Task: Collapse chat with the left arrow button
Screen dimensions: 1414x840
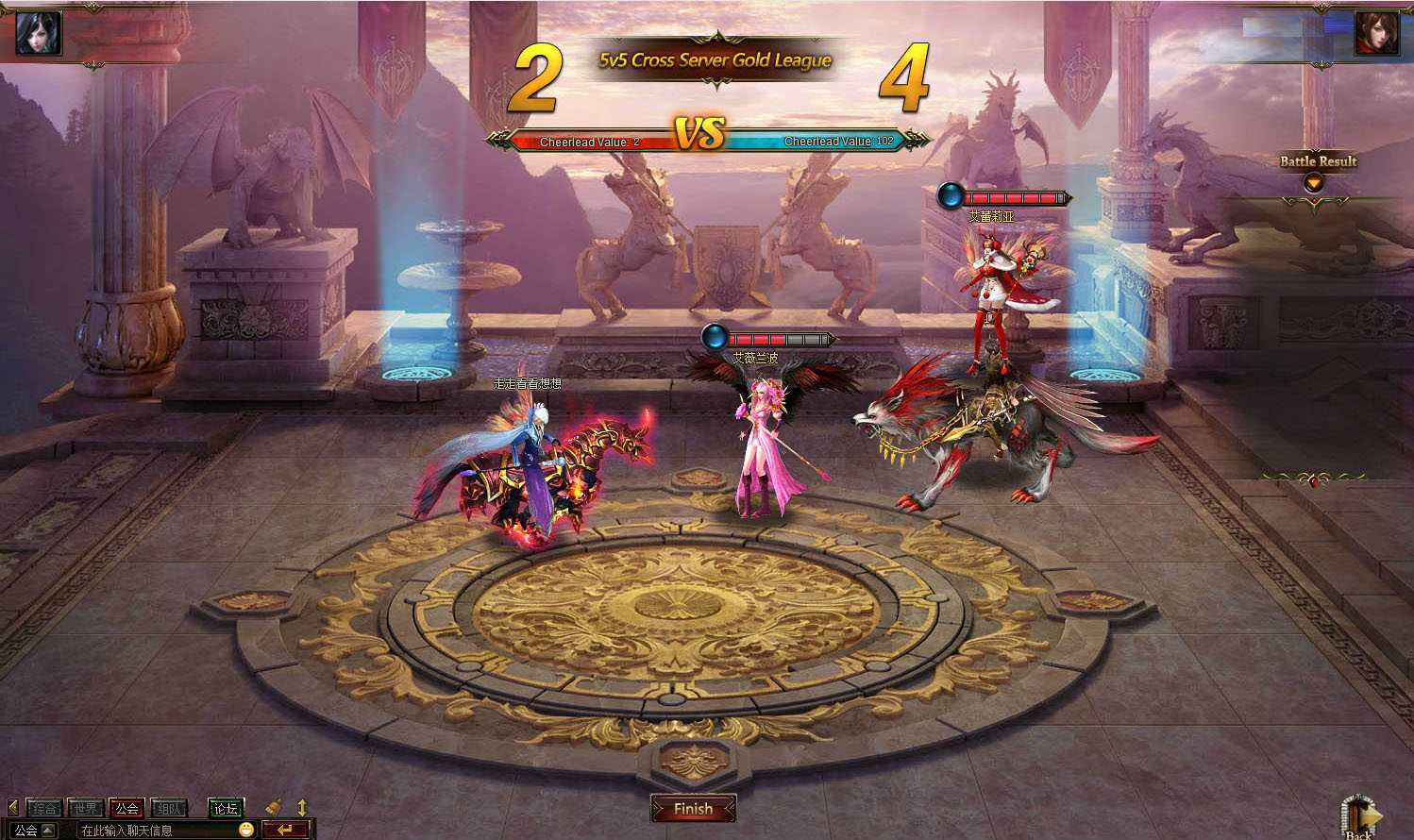Action: [x=12, y=808]
